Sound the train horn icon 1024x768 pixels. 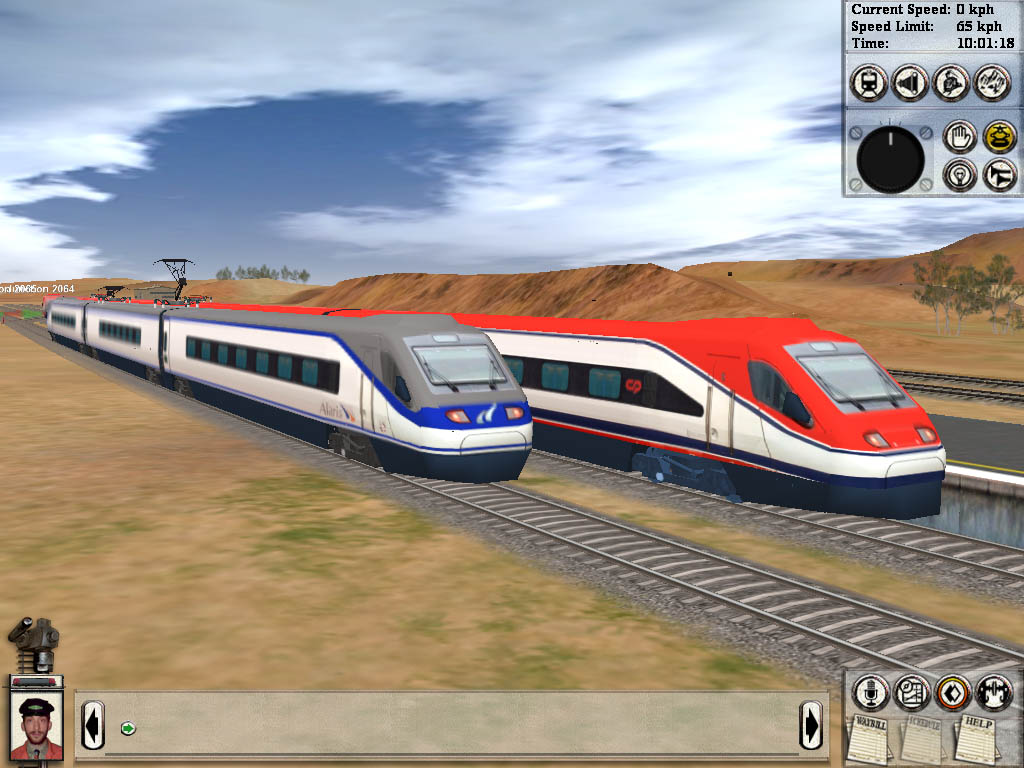coord(999,175)
